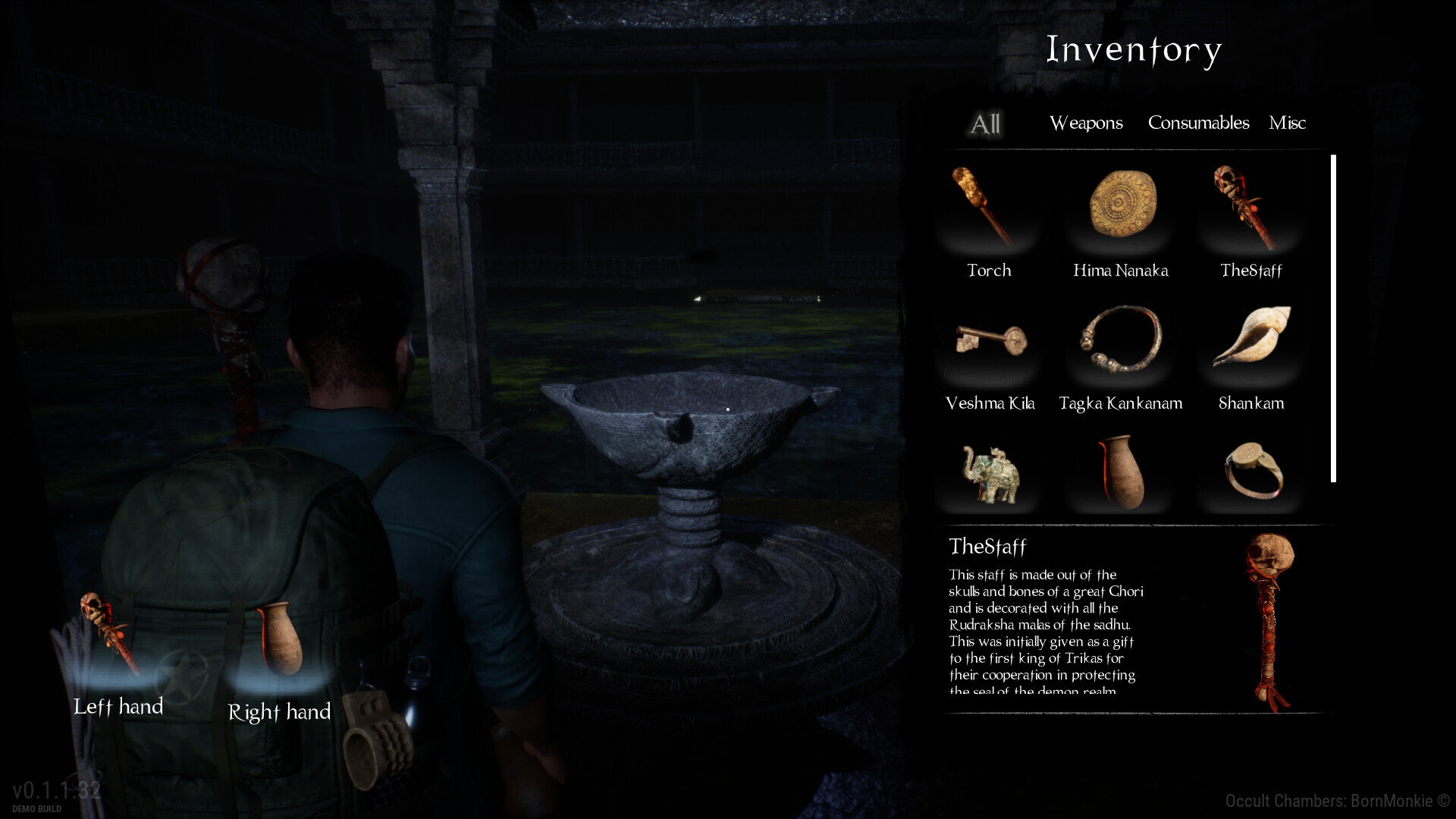
Task: Switch to the Consumables tab
Action: [x=1198, y=123]
